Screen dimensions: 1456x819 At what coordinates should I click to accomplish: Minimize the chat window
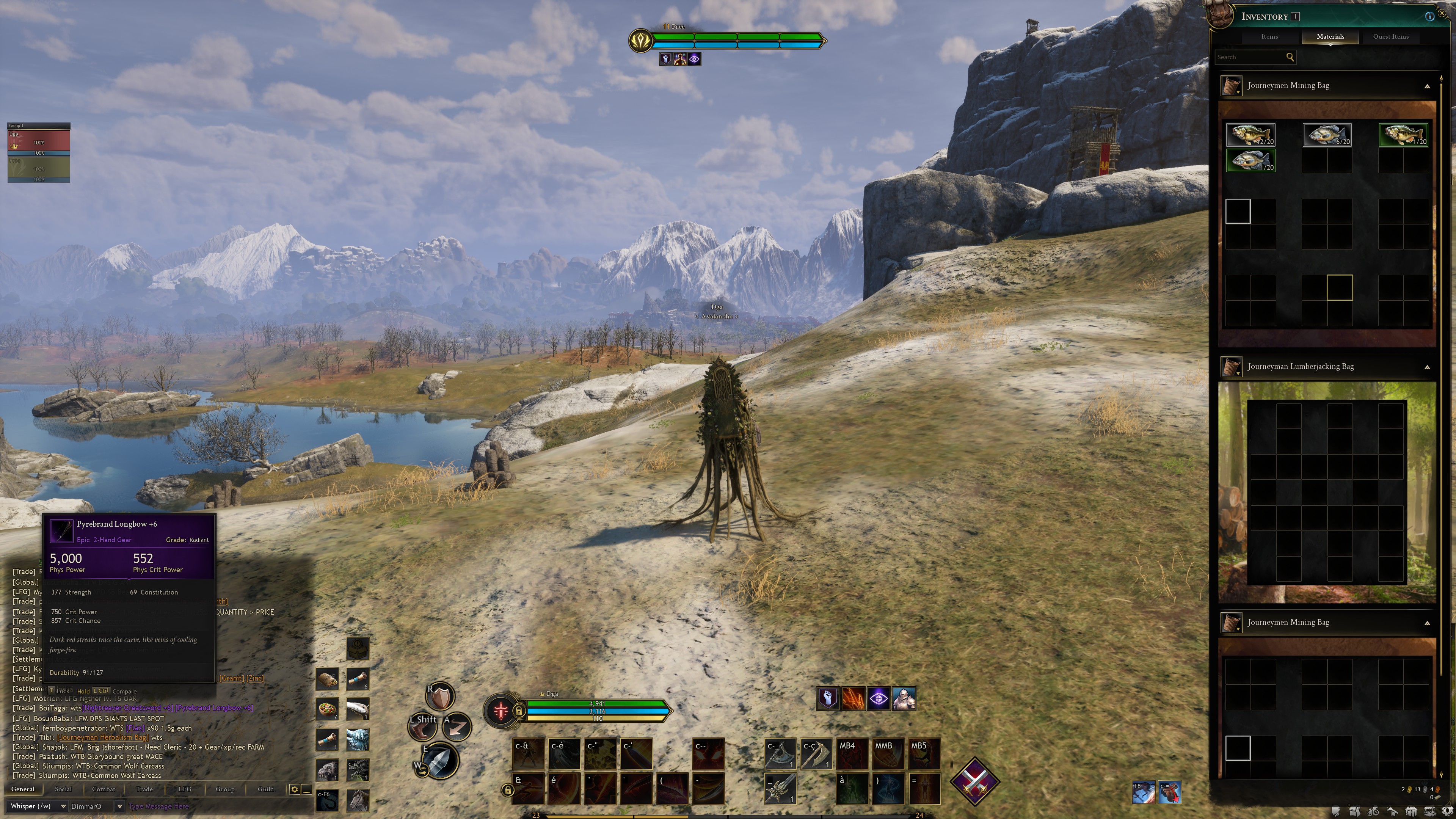(306, 789)
